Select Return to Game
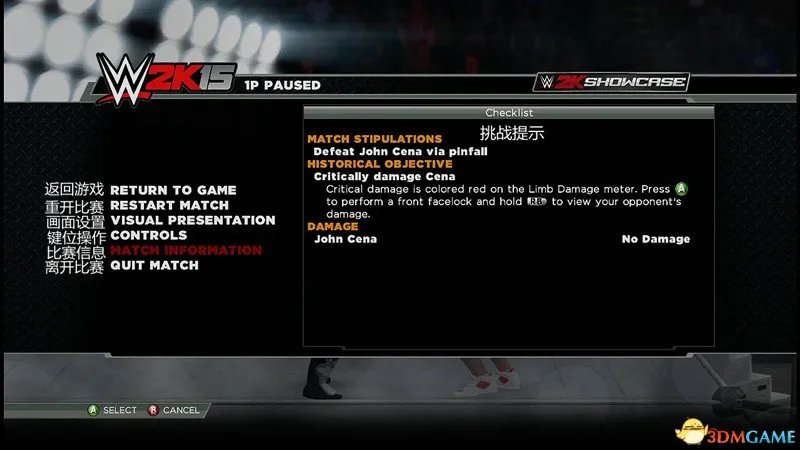 (173, 190)
